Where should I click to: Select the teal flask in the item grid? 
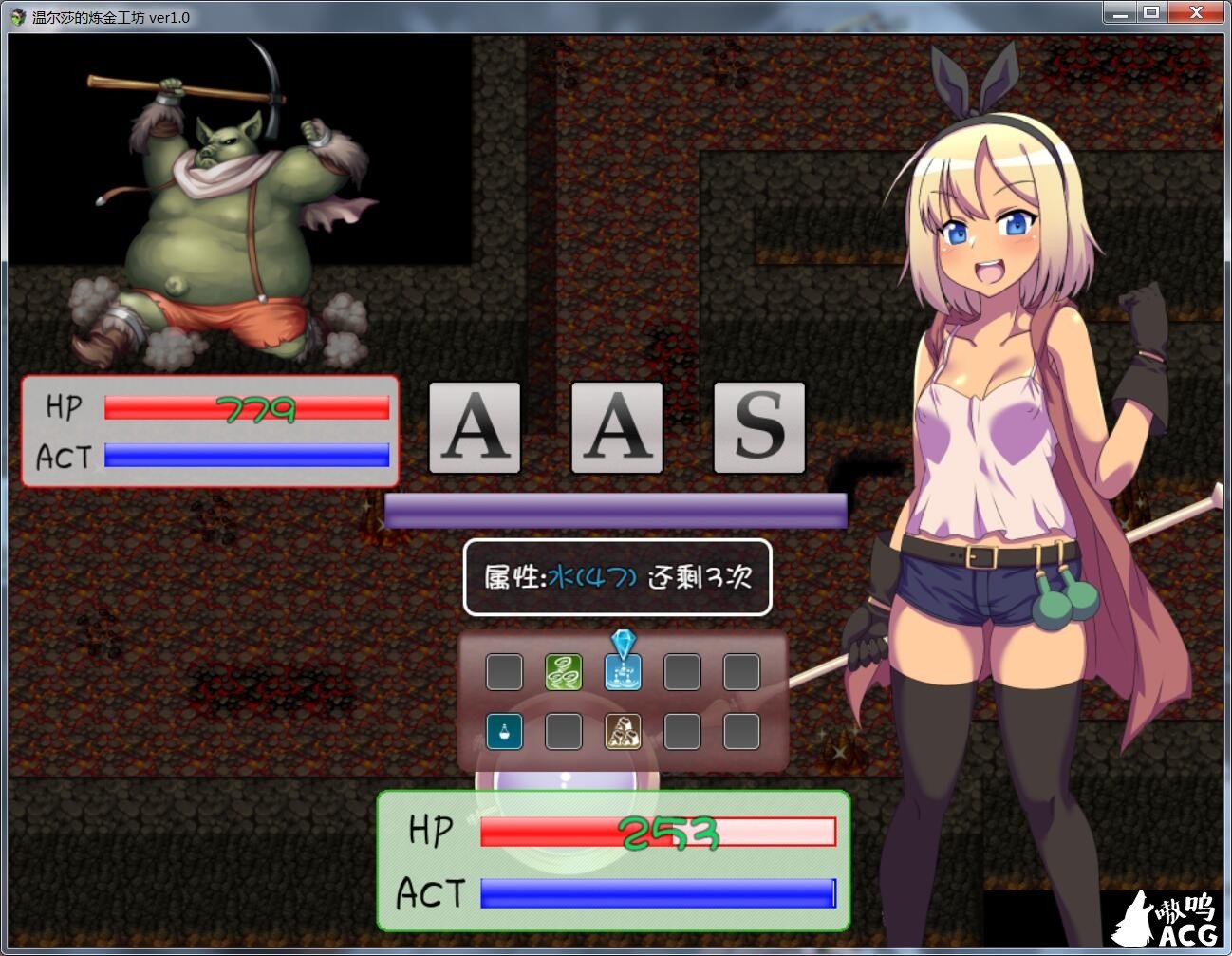[x=504, y=731]
